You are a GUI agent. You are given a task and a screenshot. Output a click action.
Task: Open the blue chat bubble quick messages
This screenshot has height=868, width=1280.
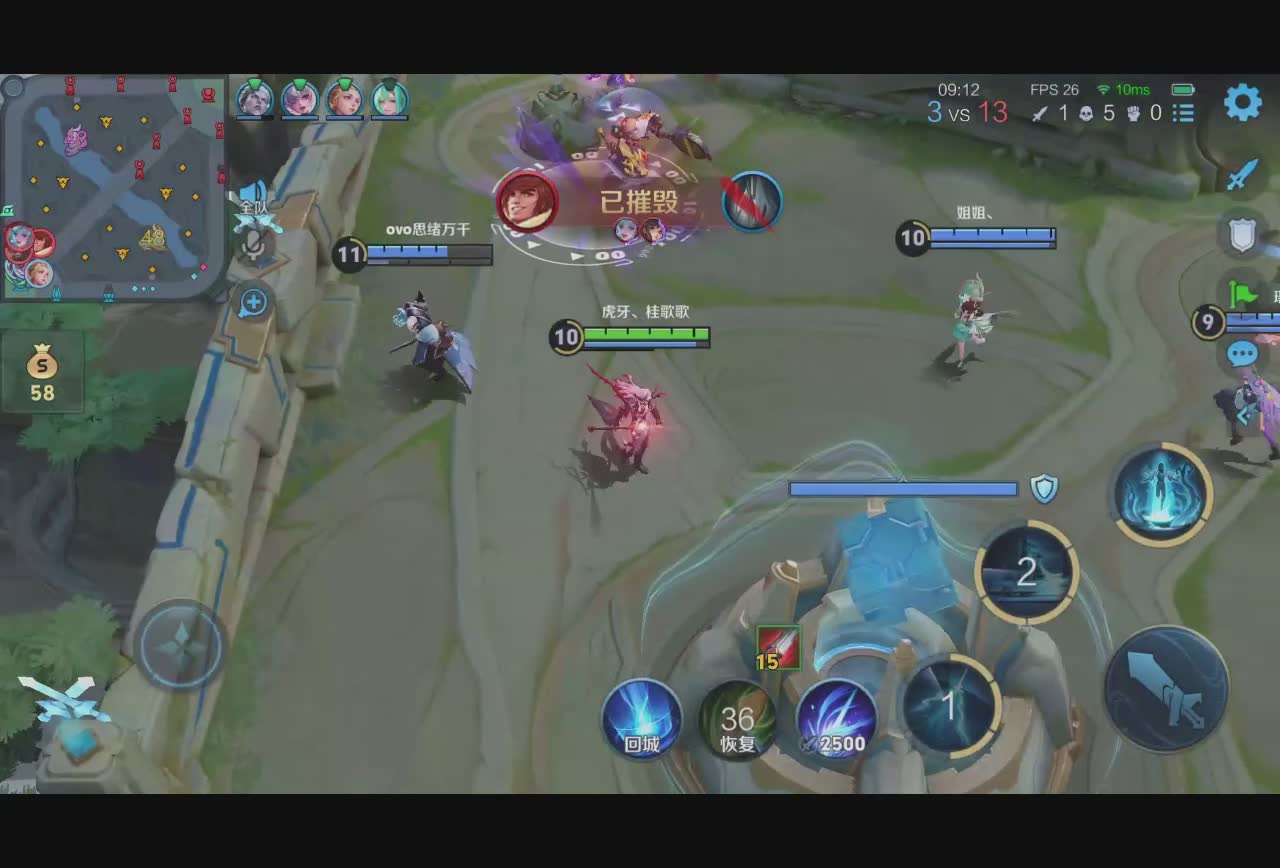point(1242,353)
